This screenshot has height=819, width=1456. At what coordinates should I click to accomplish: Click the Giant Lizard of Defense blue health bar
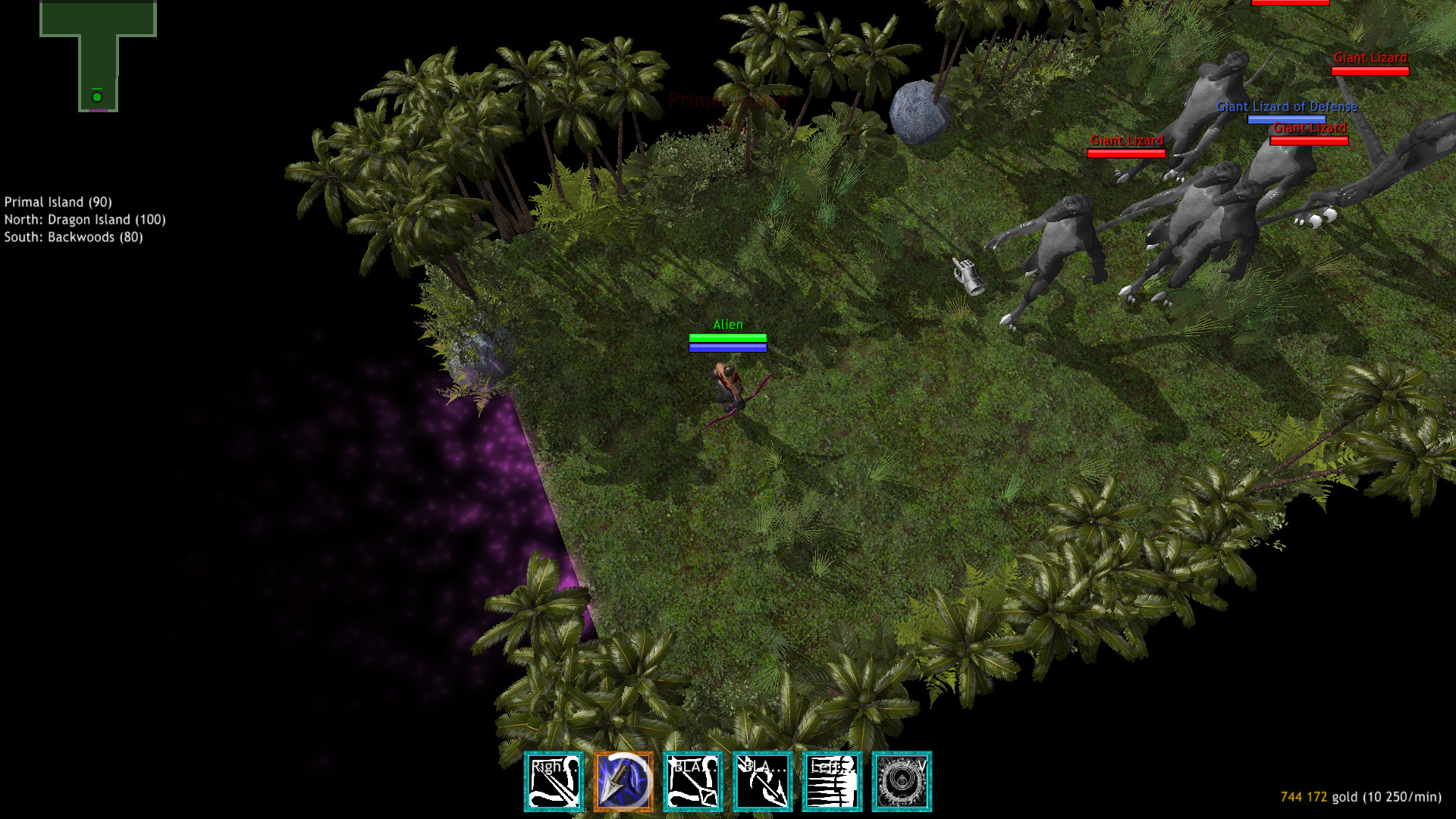1286,118
